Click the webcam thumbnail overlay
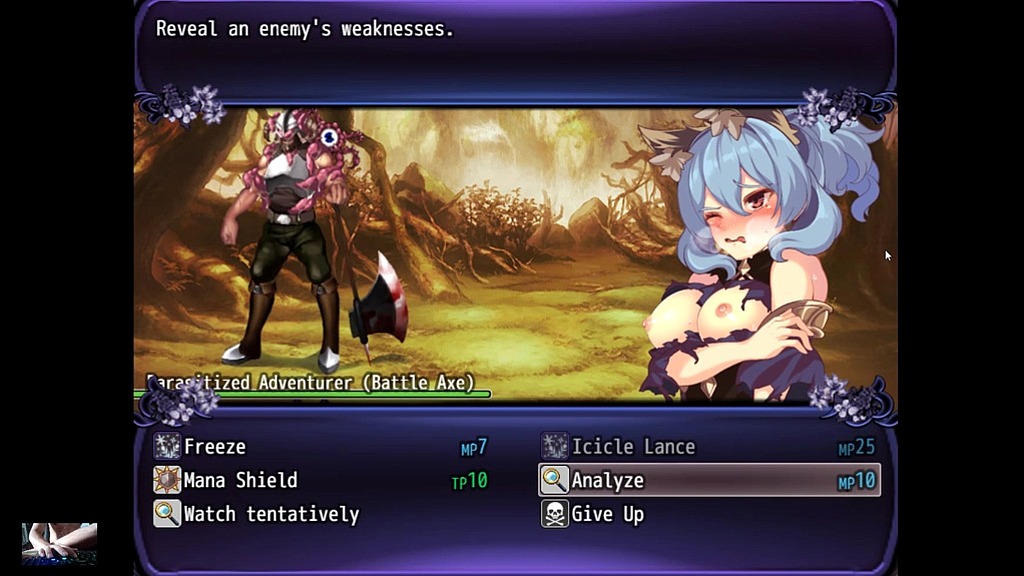Screen dimensions: 1024x576 (59, 543)
